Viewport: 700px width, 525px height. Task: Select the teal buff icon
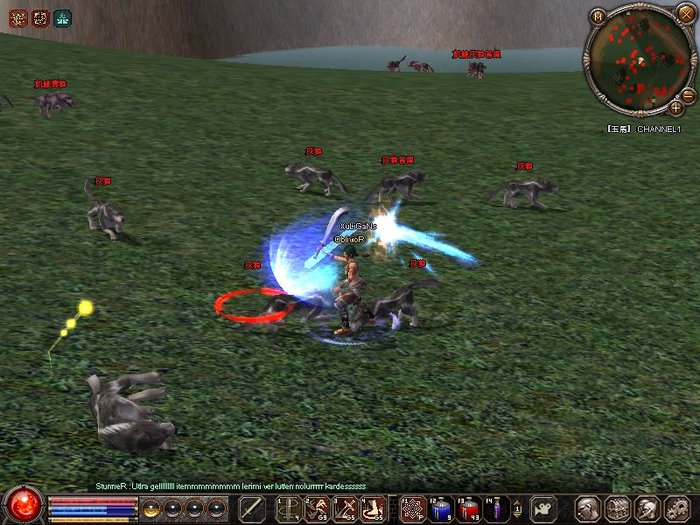63,17
